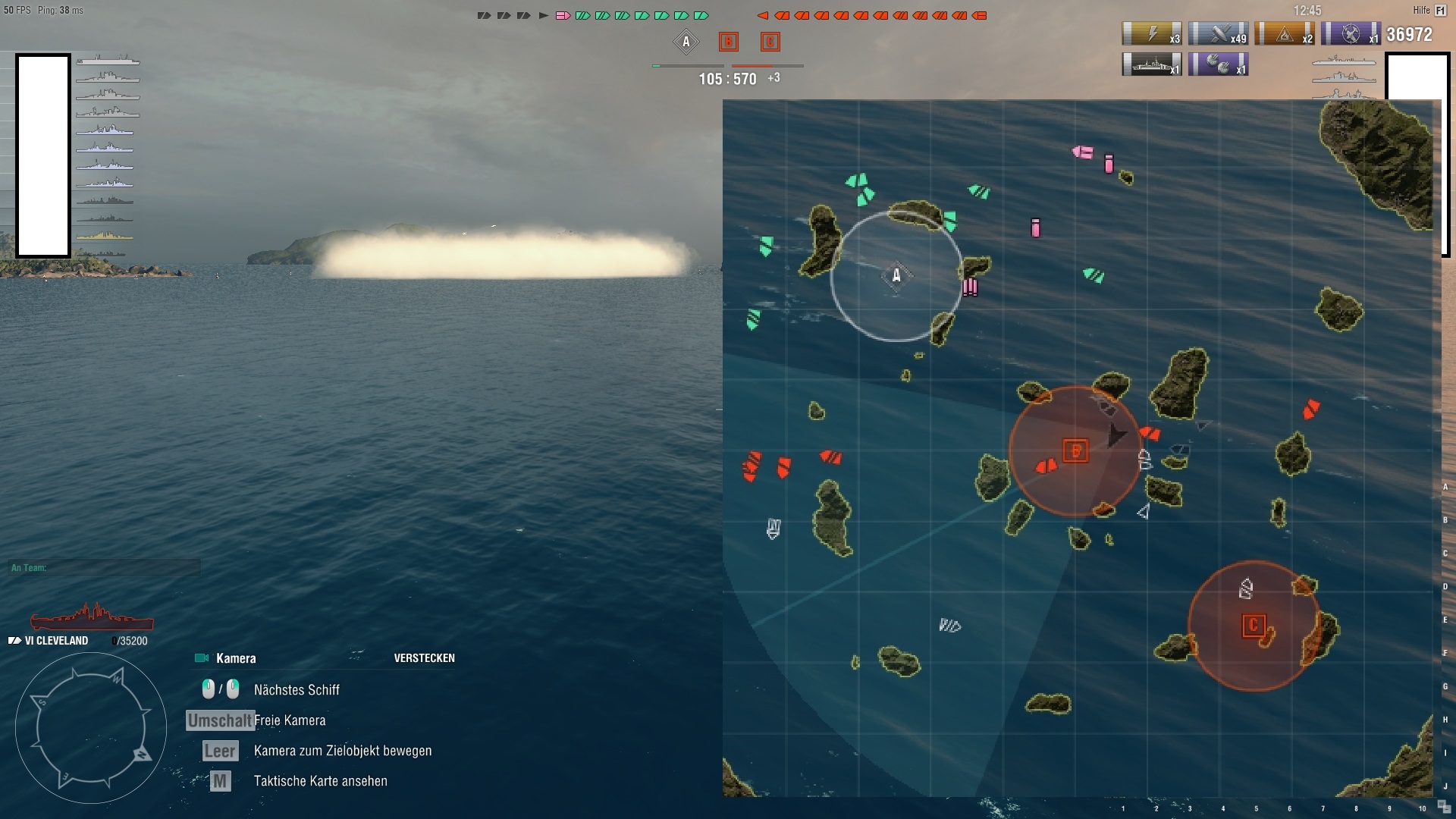
Task: Click the Cleveland ship silhouette above the health bar
Action: click(x=89, y=619)
